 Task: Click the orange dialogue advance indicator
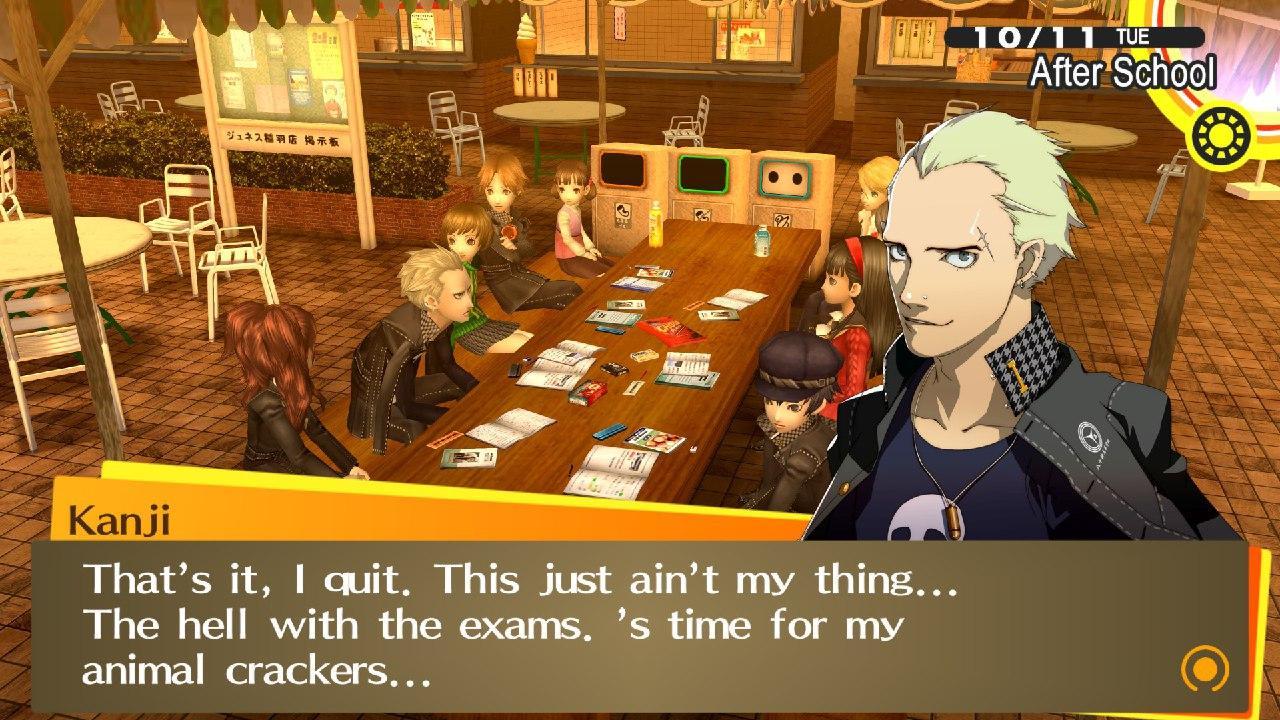click(x=1203, y=667)
